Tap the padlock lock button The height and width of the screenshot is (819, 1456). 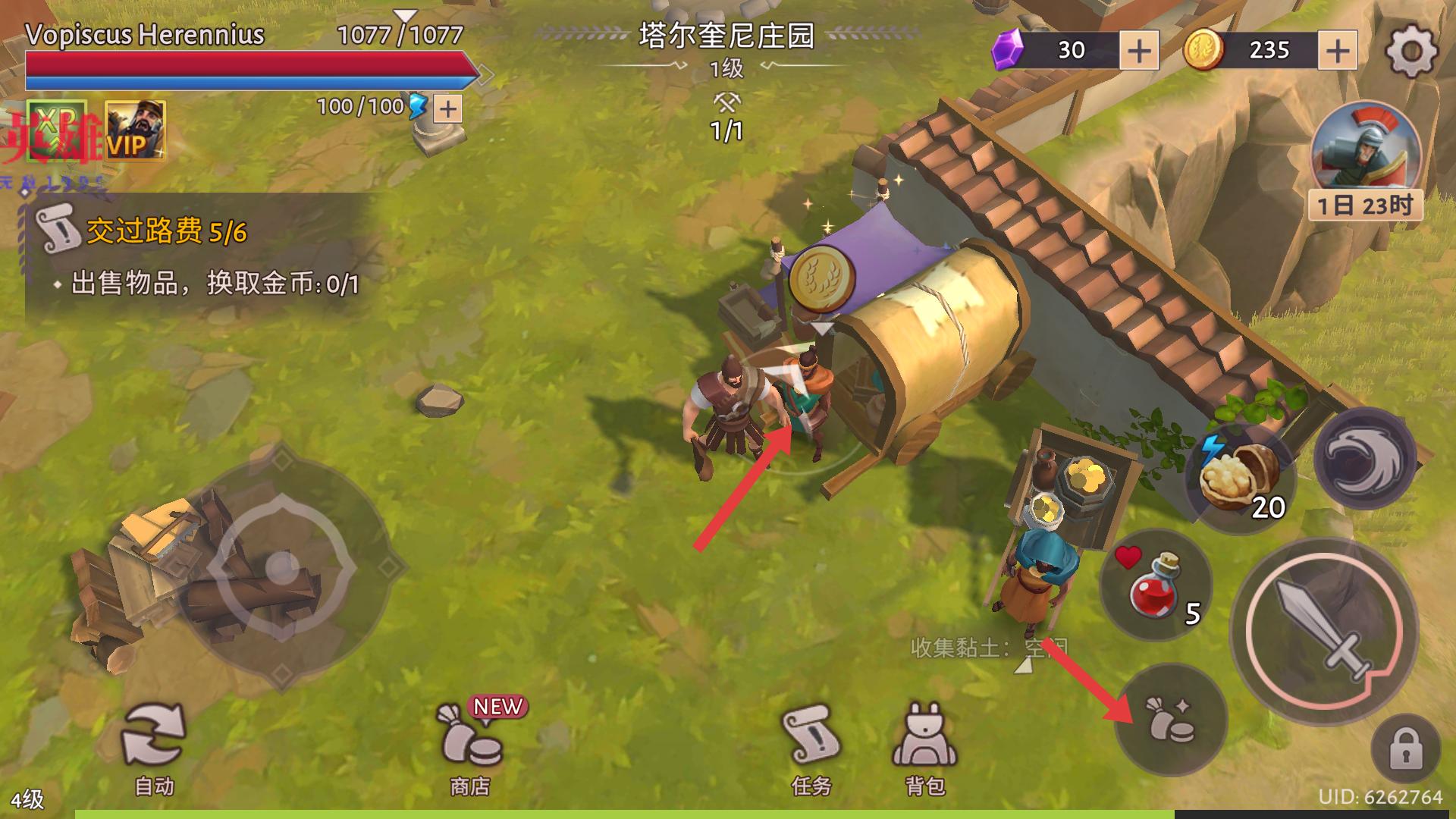1405,750
